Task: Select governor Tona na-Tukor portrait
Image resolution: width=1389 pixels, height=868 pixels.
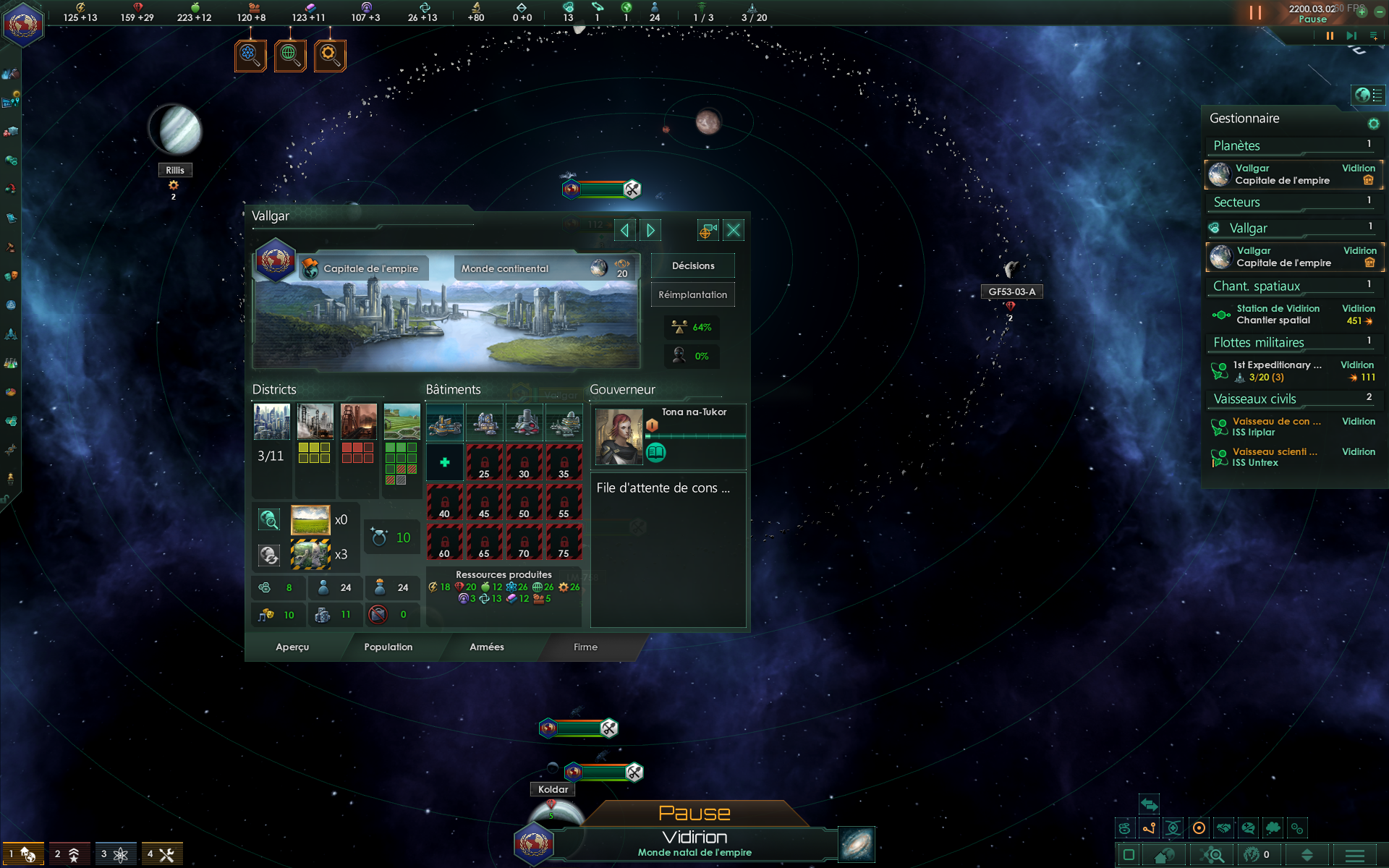Action: (x=619, y=436)
